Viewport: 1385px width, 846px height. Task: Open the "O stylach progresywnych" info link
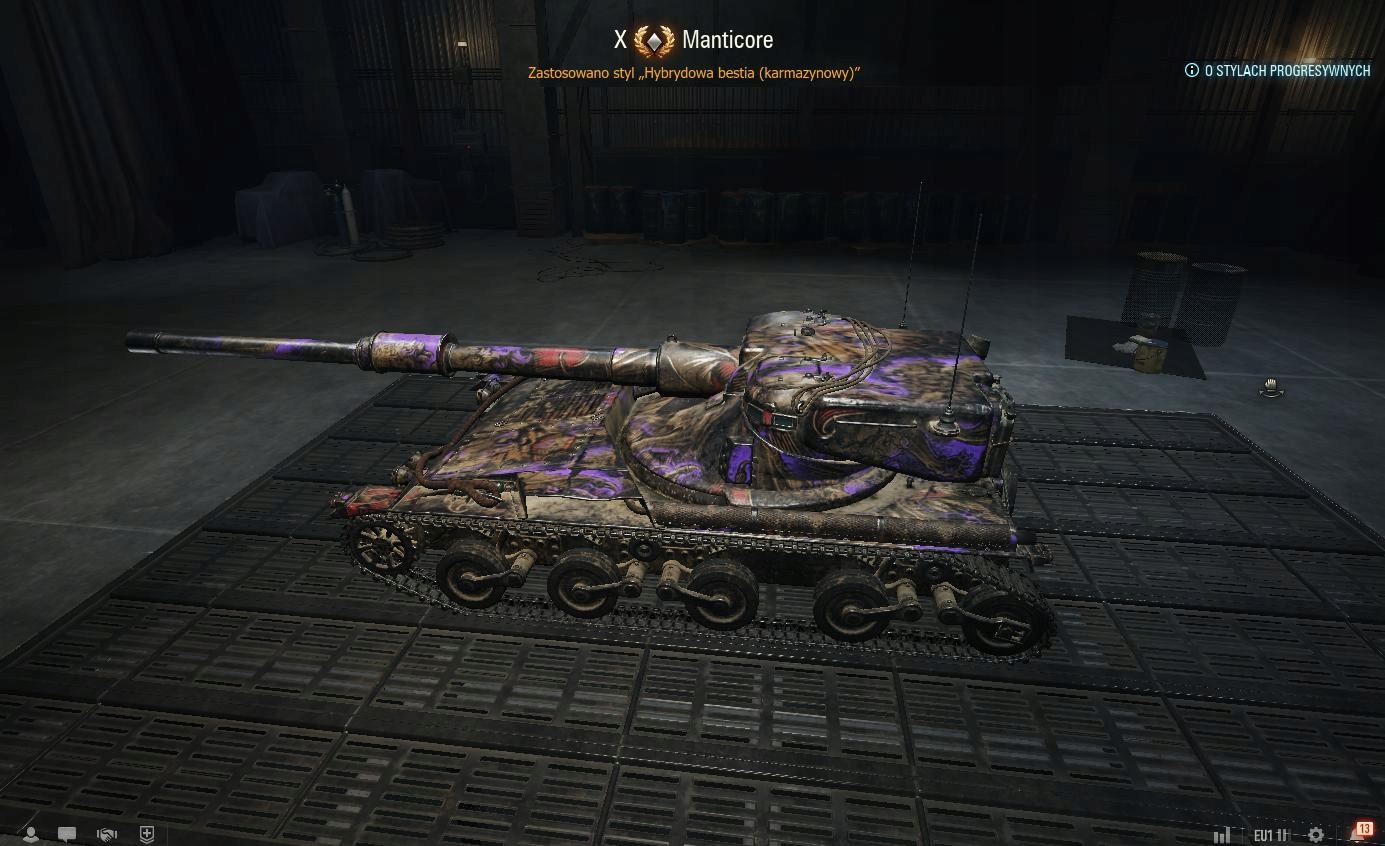pos(1277,71)
